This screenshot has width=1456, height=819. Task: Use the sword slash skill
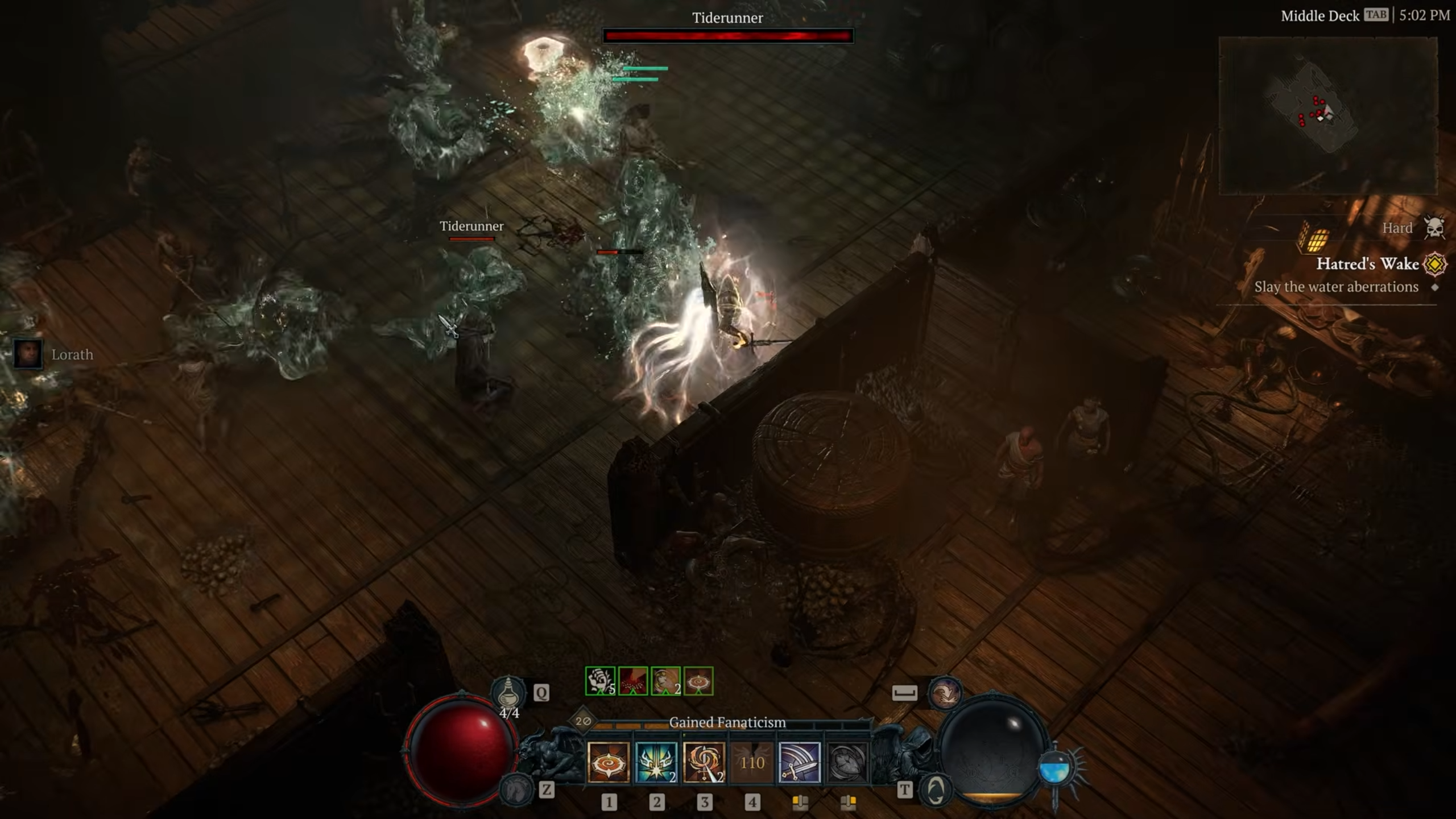tap(799, 762)
